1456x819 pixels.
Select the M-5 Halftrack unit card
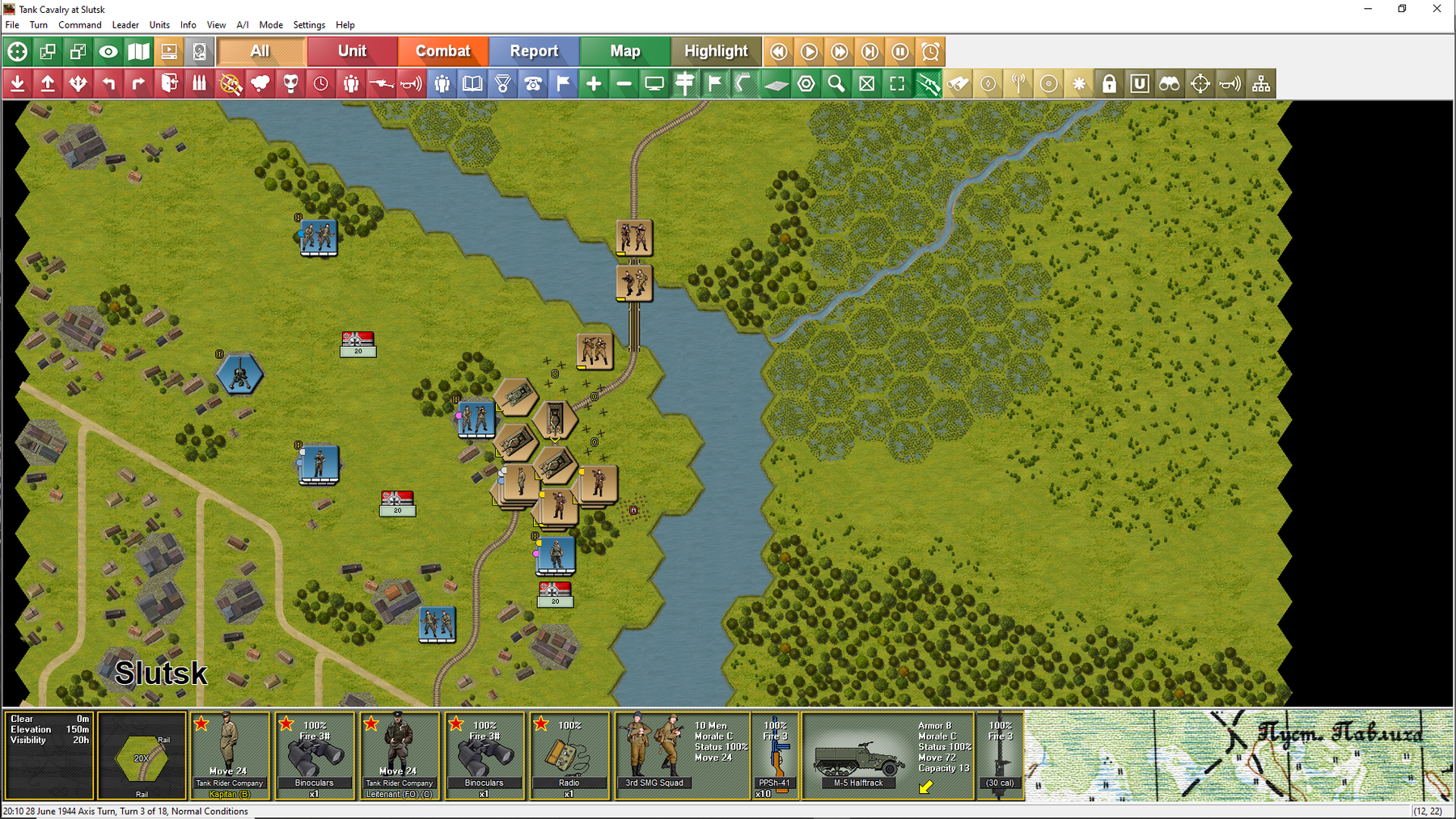tap(887, 755)
